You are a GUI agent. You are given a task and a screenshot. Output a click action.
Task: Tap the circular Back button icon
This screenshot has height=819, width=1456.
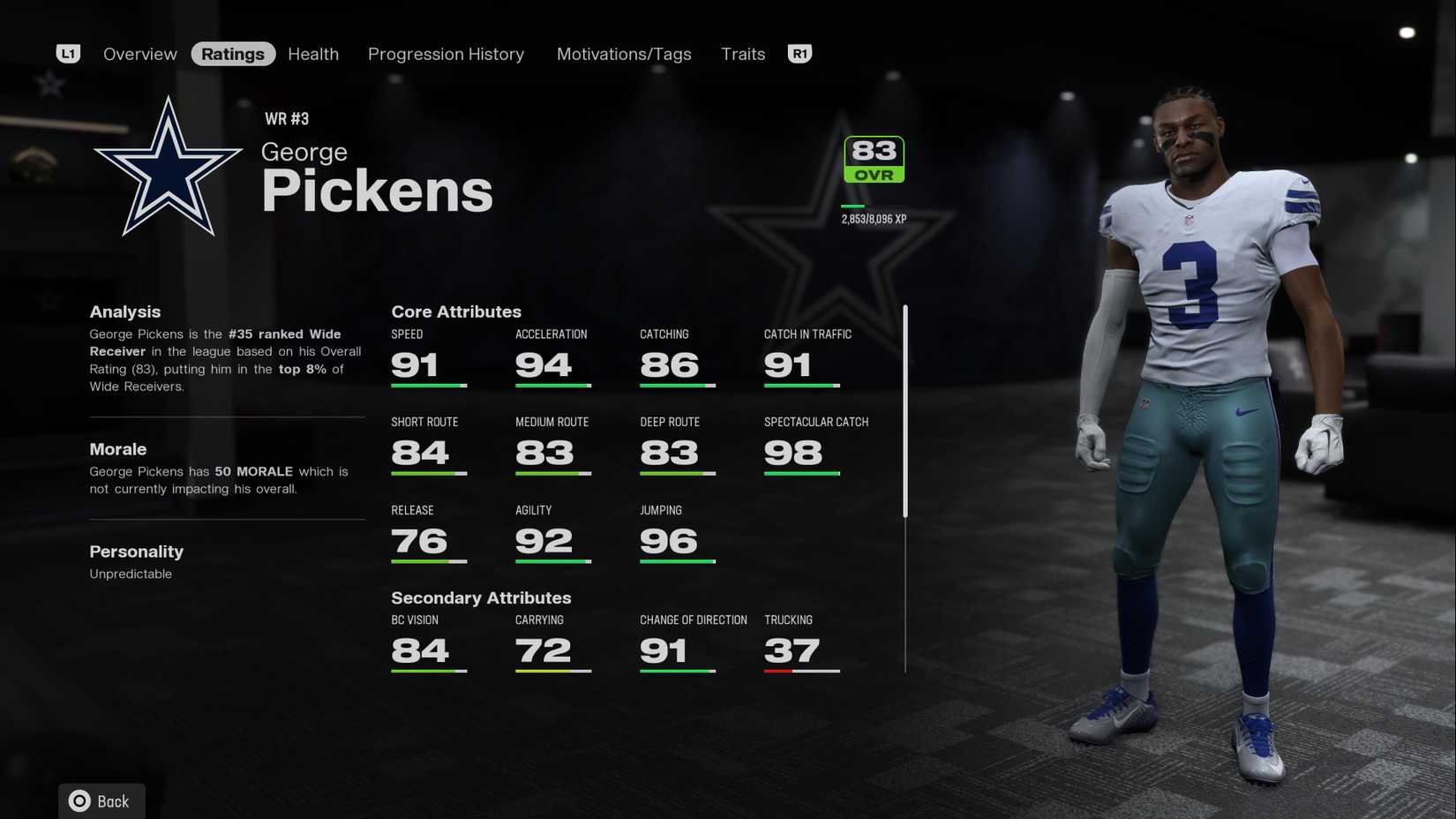[x=79, y=800]
